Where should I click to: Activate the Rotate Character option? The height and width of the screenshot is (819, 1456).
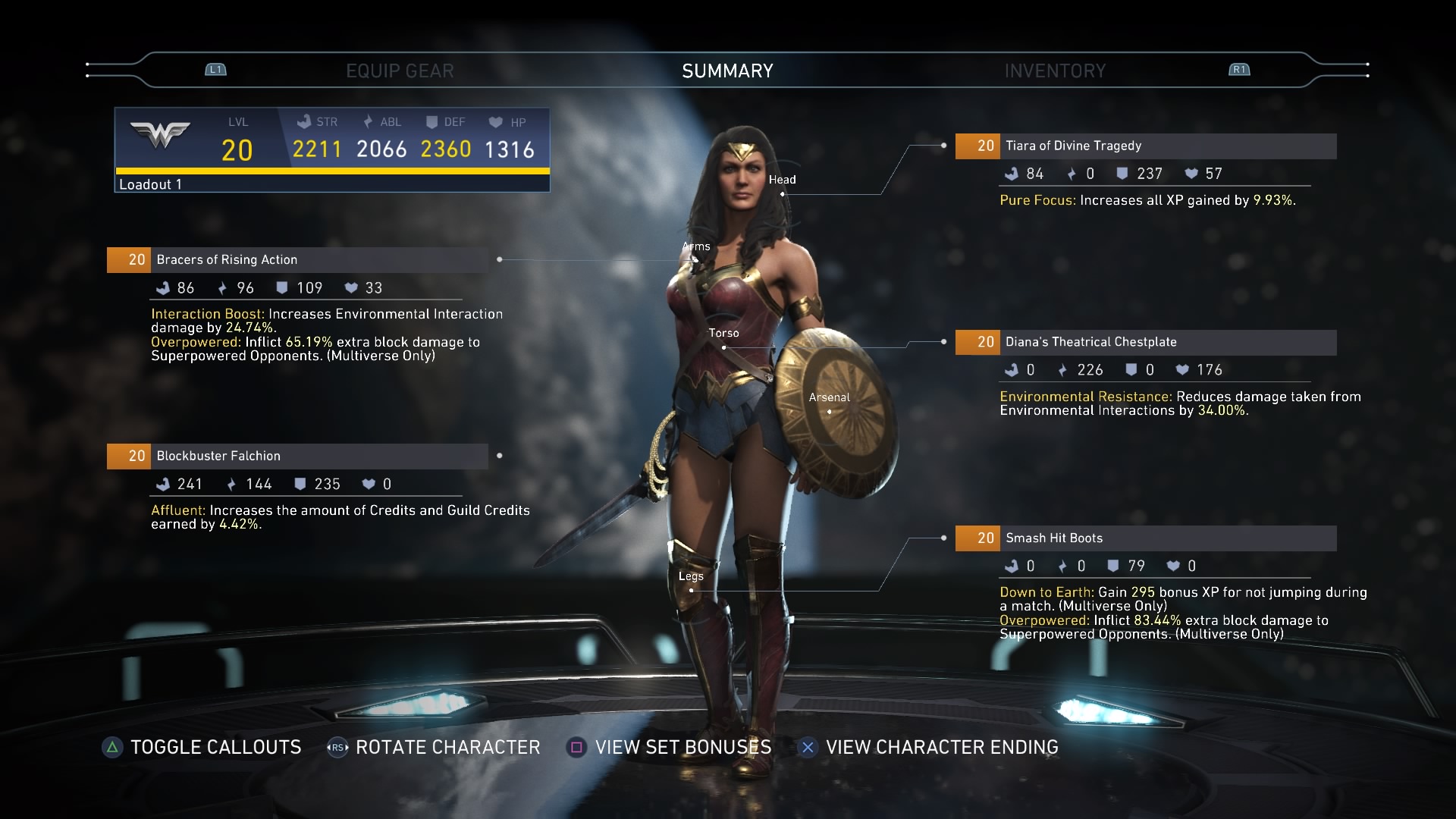coord(434,748)
